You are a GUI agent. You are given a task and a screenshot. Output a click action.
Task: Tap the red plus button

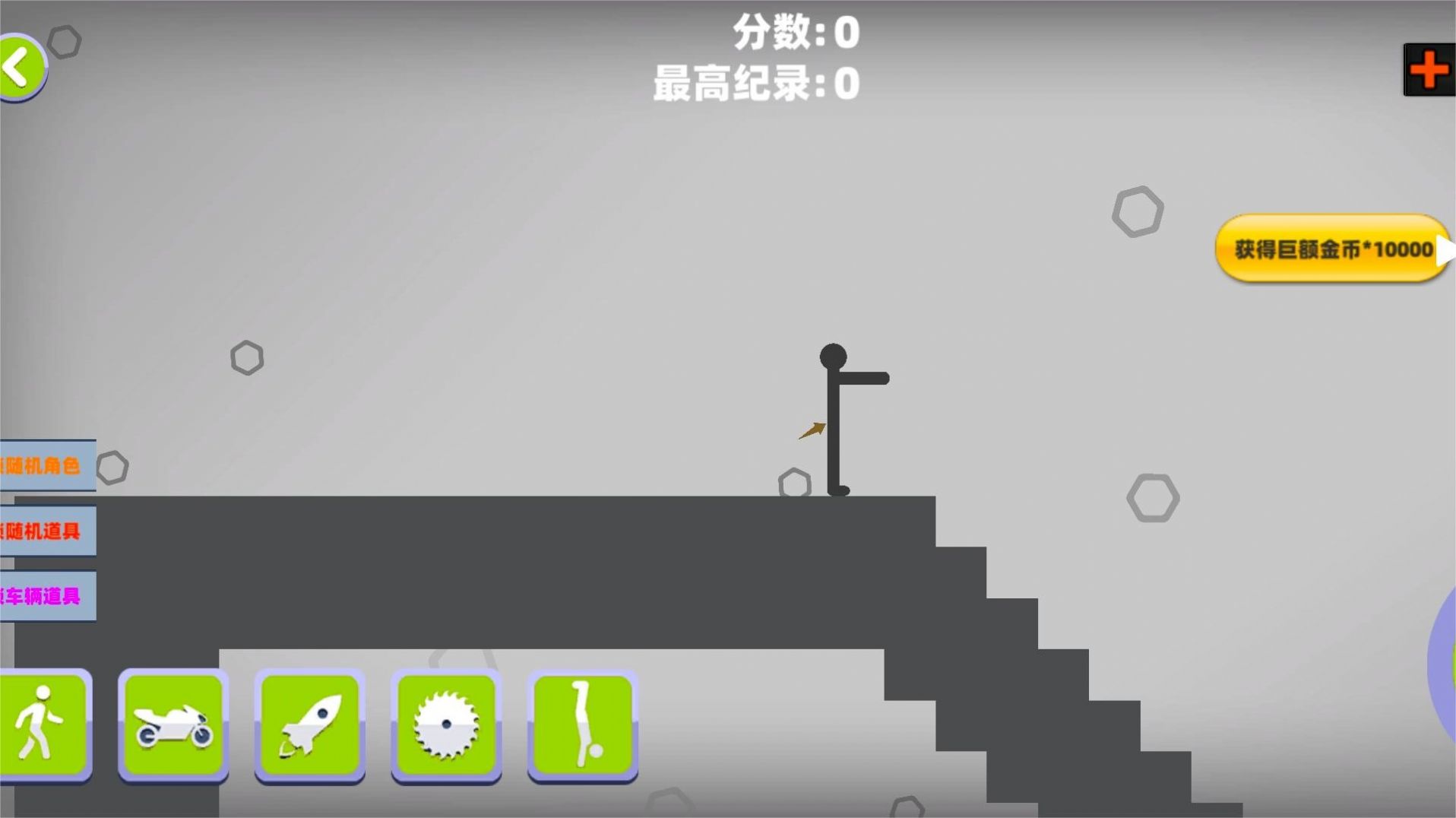[1428, 70]
